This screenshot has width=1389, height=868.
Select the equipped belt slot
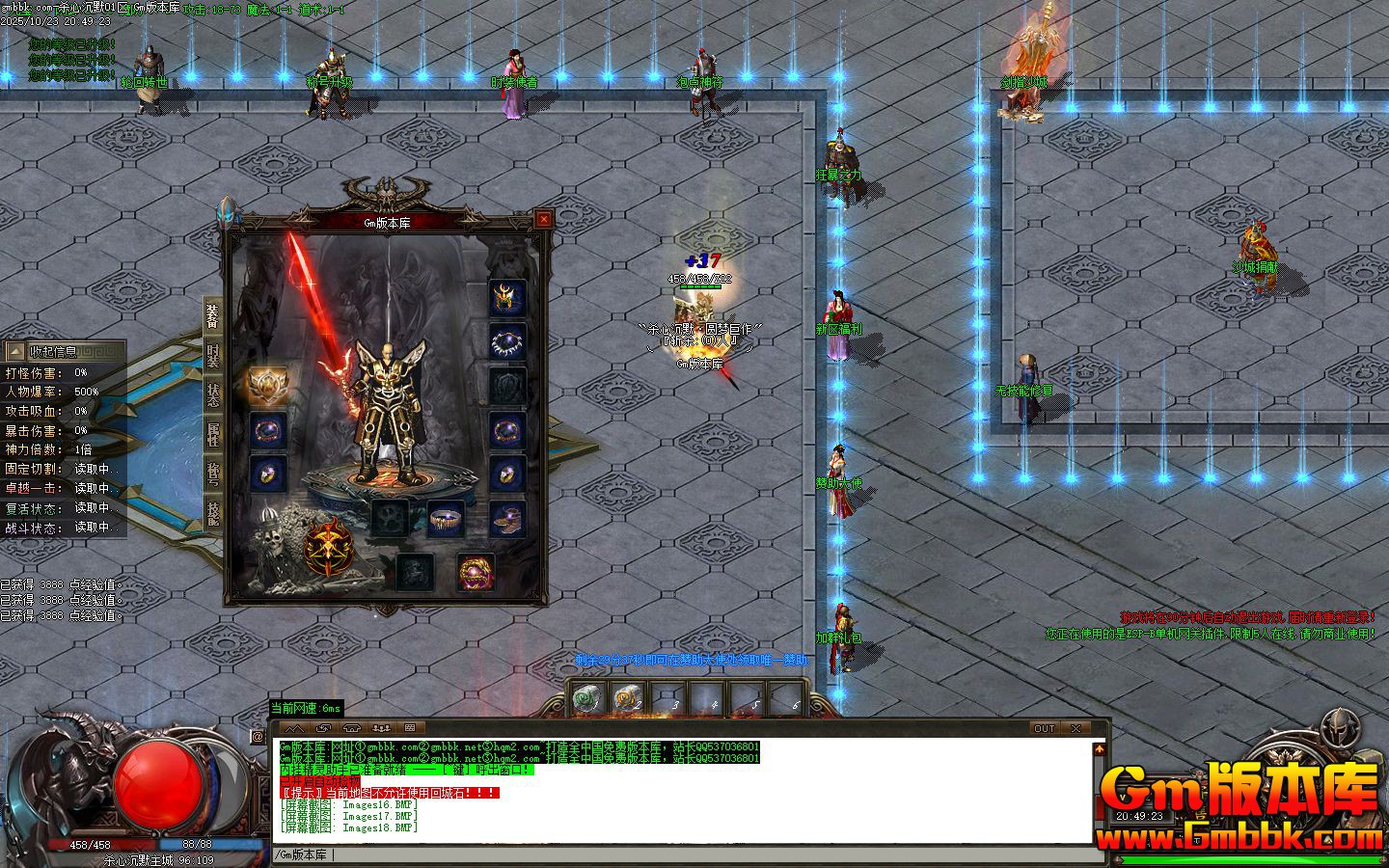(445, 519)
